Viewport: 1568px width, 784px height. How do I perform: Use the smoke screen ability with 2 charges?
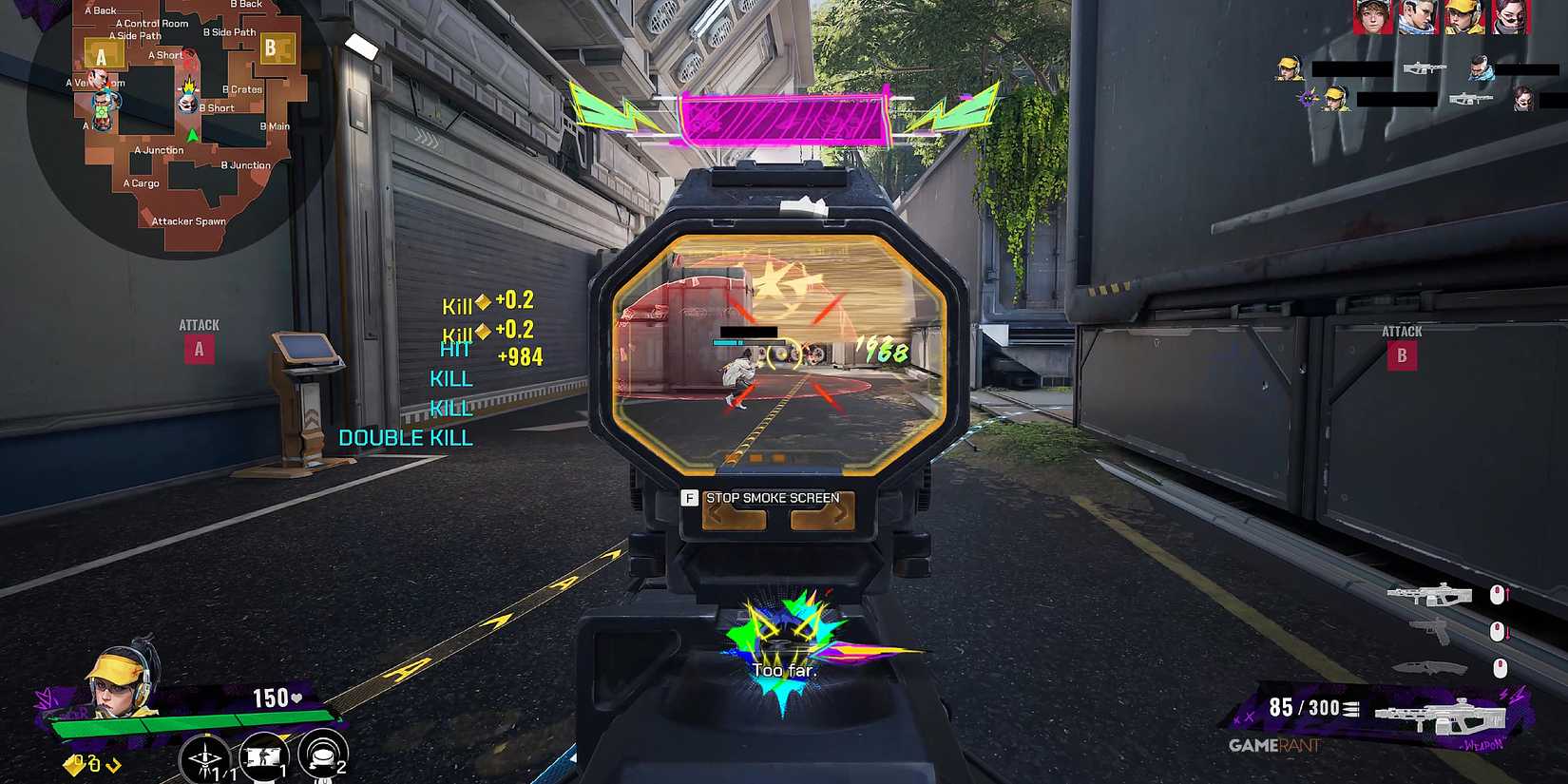coord(322,755)
